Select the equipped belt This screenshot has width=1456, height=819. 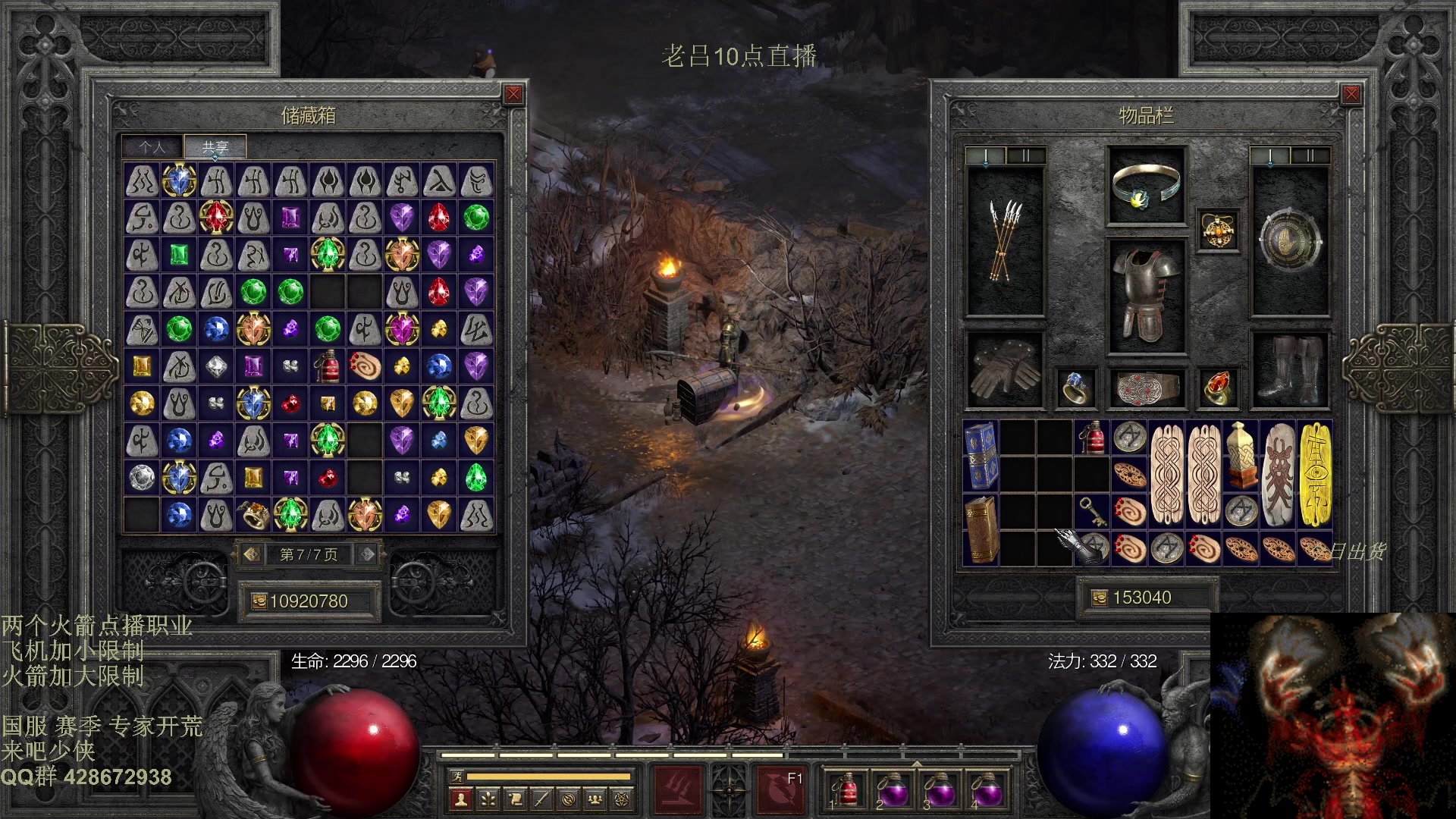click(x=1146, y=388)
